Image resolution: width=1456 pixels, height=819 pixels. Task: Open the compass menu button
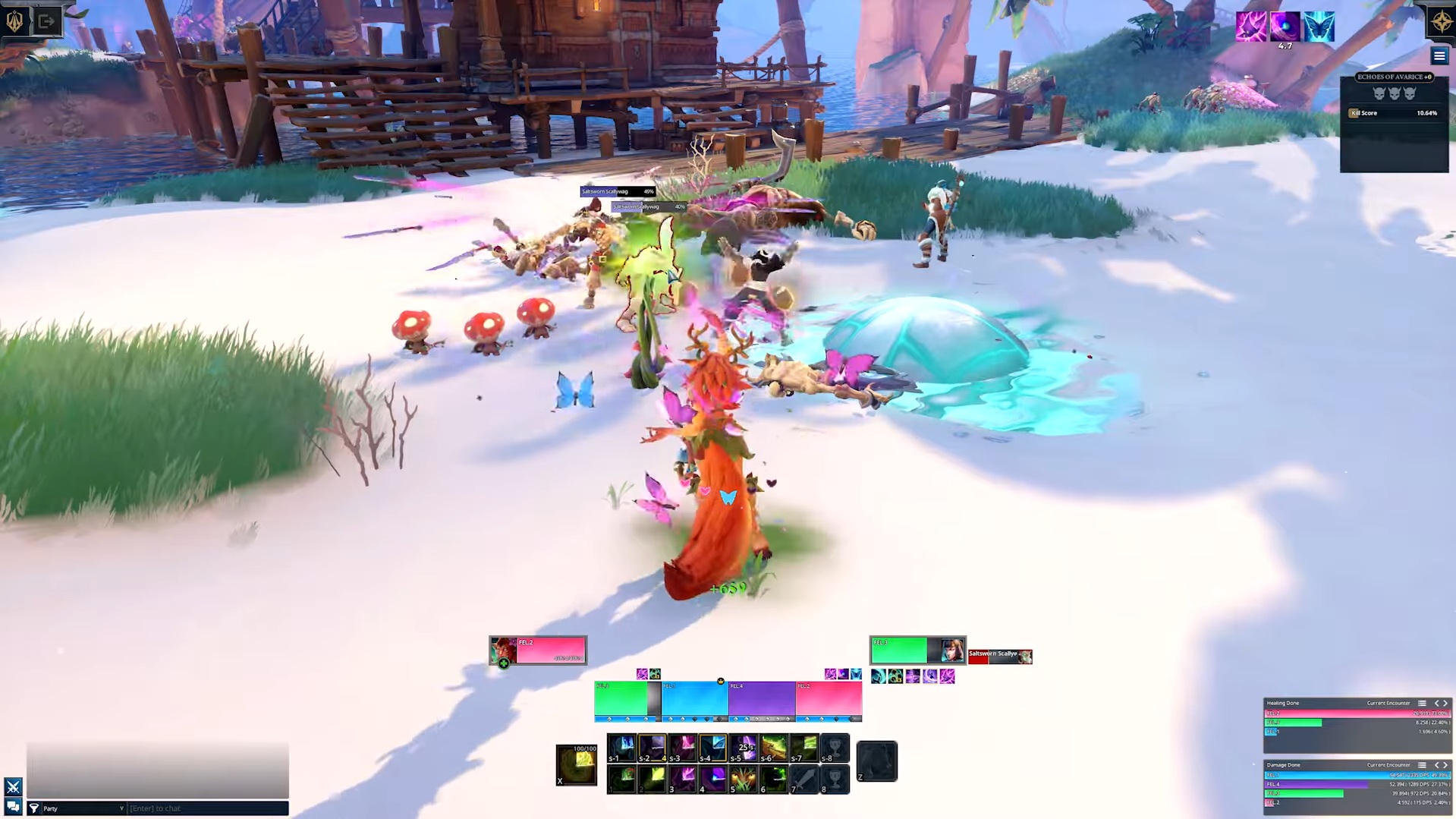click(1441, 21)
